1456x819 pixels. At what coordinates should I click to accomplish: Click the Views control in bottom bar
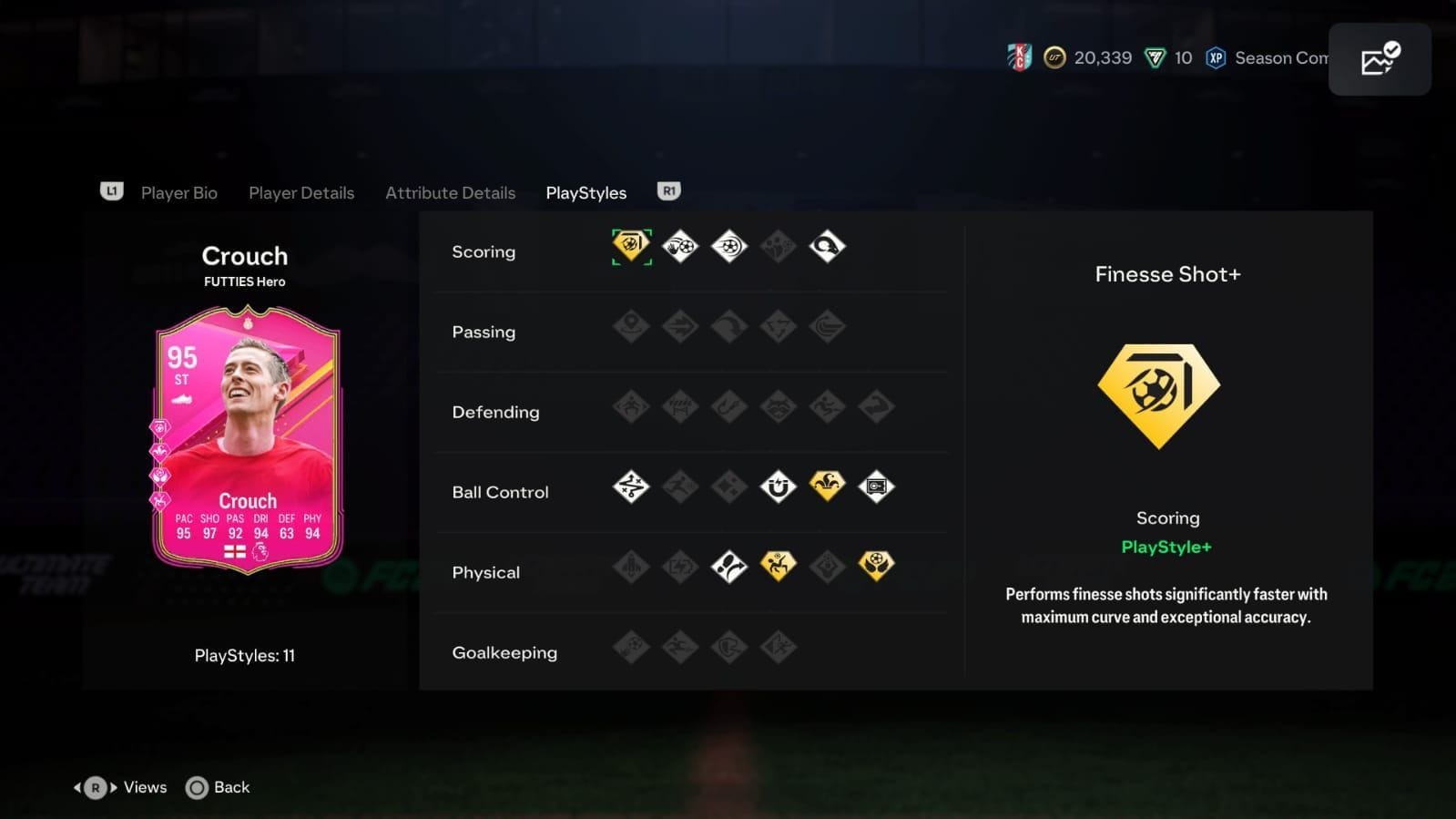(119, 787)
